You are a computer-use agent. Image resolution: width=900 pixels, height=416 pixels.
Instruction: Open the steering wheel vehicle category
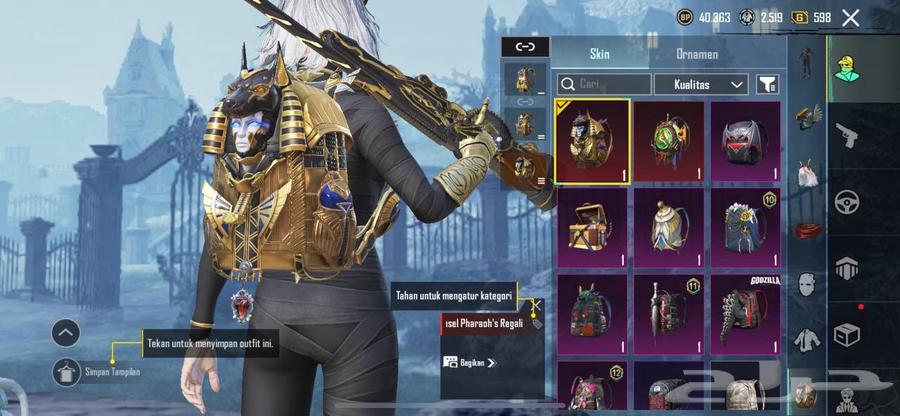click(847, 200)
